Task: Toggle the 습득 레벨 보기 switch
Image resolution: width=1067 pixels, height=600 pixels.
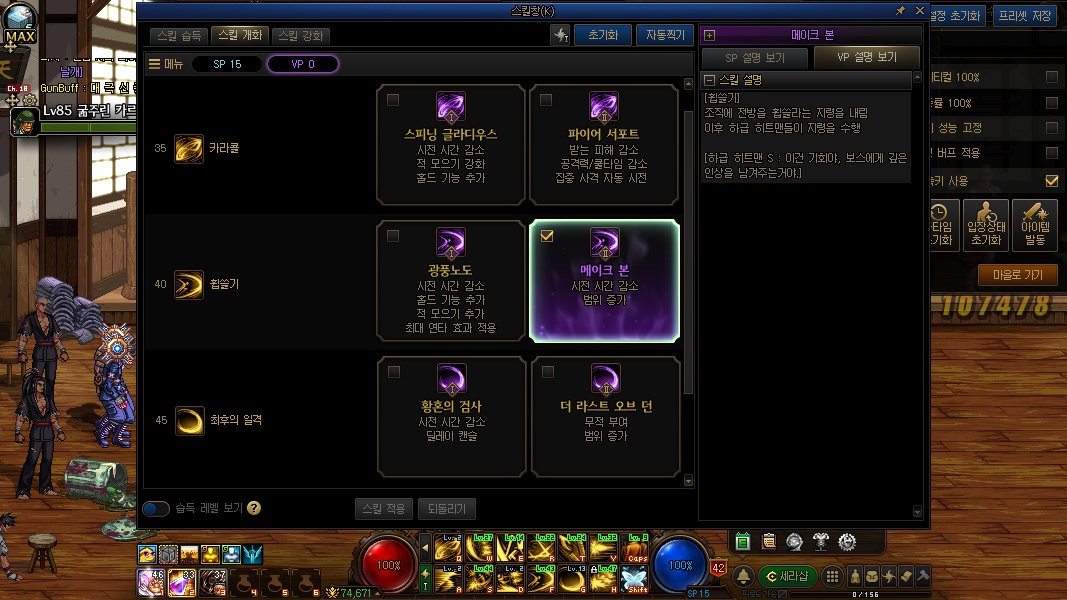Action: (x=156, y=508)
